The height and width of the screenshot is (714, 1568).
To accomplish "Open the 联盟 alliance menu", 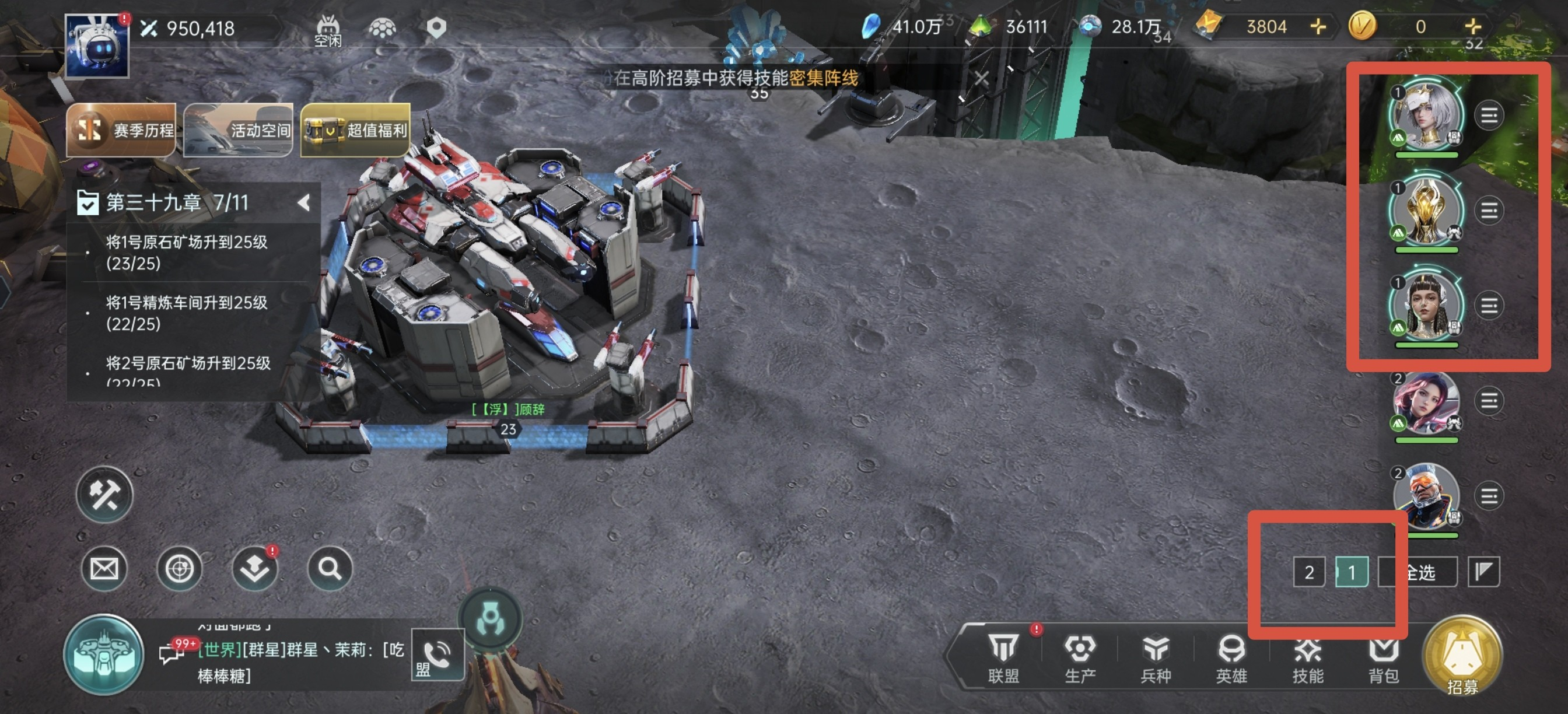I will point(1003,657).
